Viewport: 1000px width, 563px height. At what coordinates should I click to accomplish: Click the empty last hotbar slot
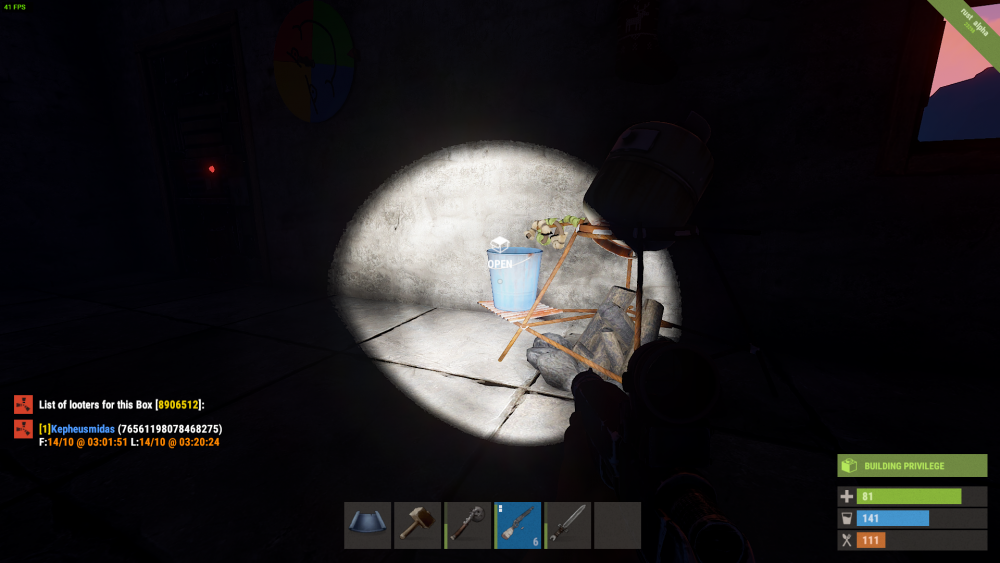coord(617,525)
